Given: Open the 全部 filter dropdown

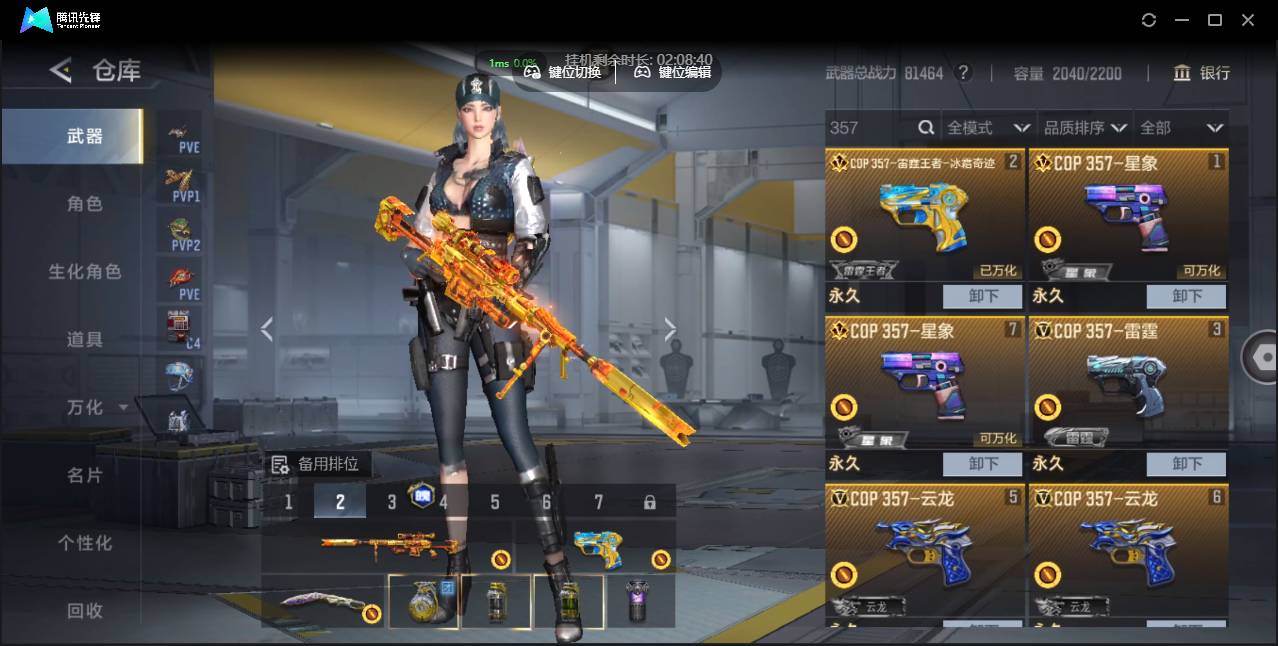Looking at the screenshot, I should coord(1181,128).
